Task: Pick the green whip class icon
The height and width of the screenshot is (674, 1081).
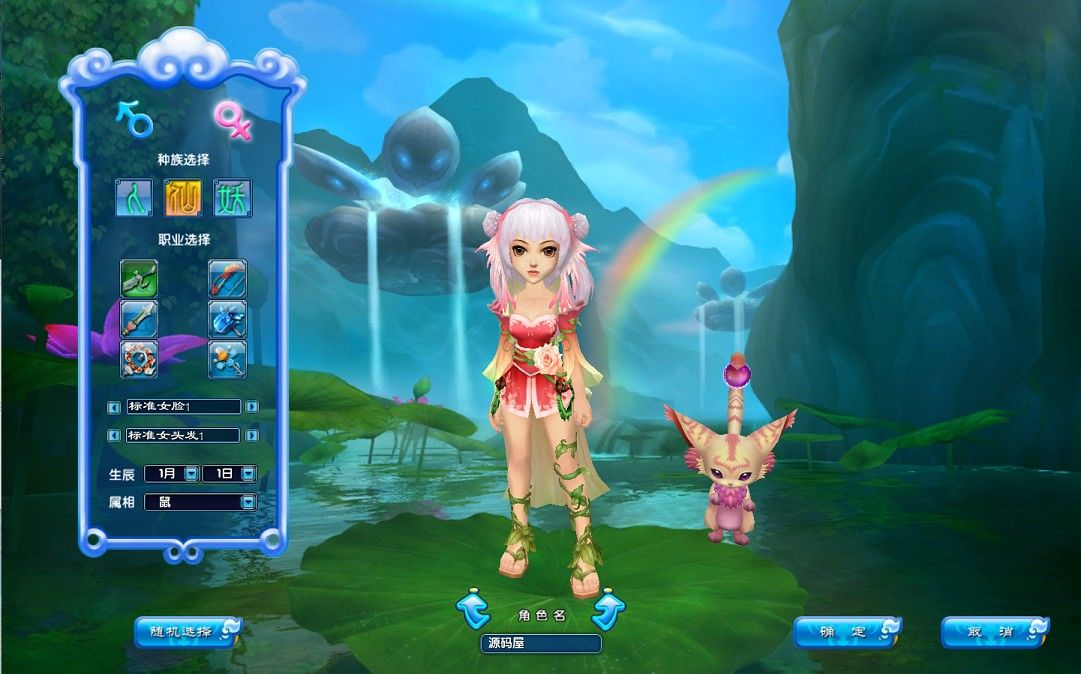Action: tap(139, 278)
